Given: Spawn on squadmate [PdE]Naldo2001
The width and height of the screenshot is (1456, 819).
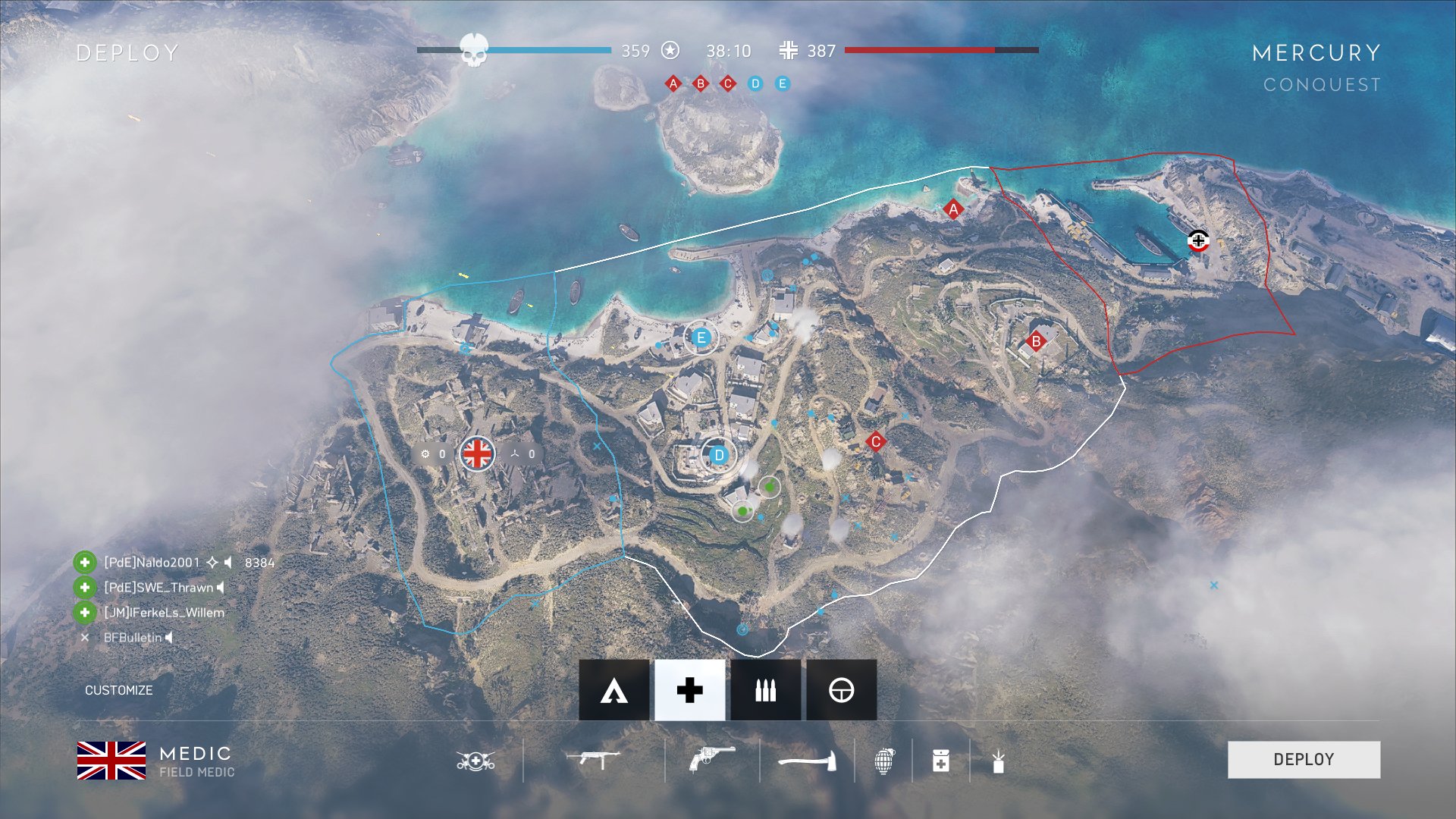Looking at the screenshot, I should click(x=152, y=562).
